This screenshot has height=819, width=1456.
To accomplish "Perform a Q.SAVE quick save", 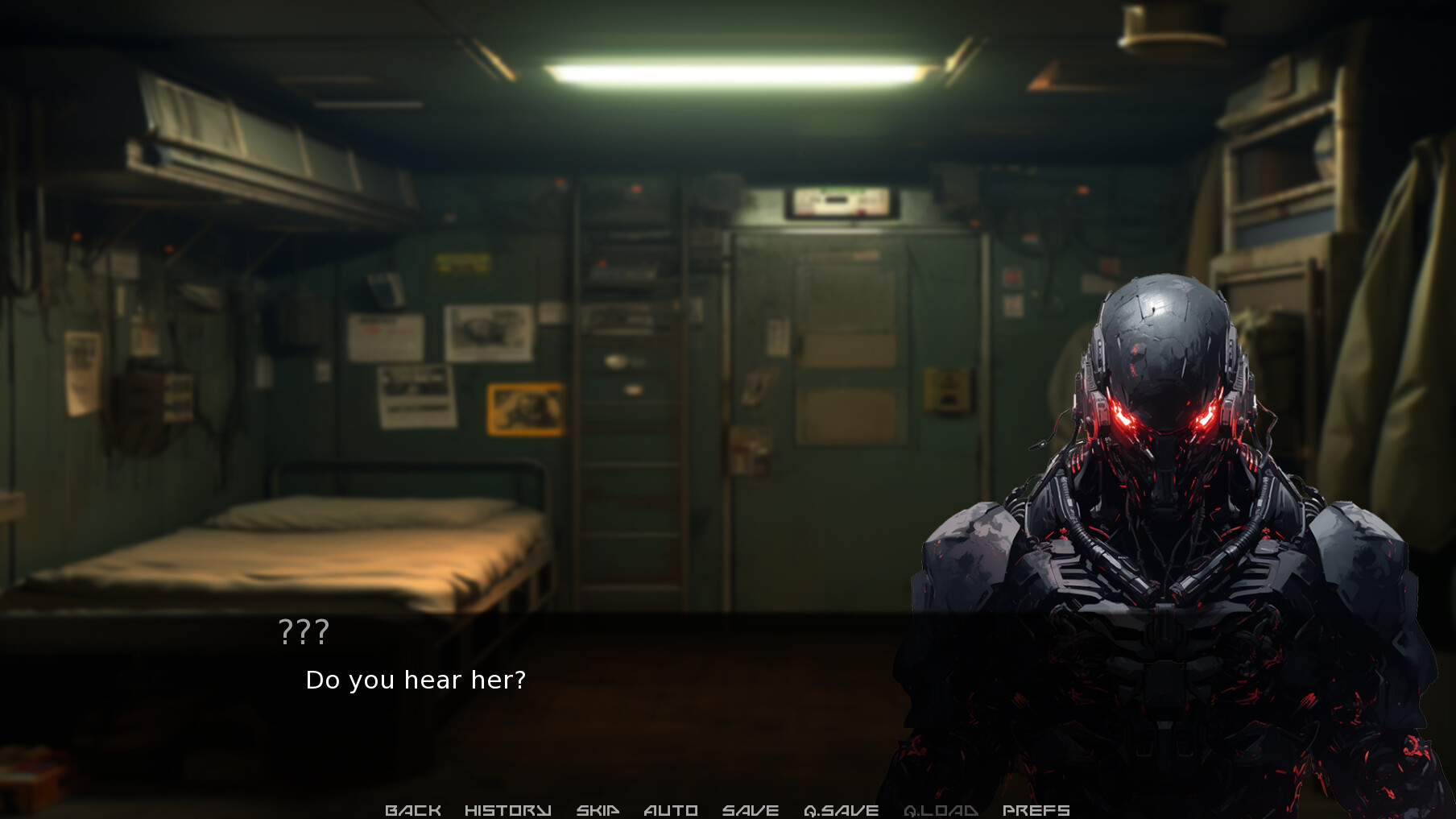I will 842,809.
